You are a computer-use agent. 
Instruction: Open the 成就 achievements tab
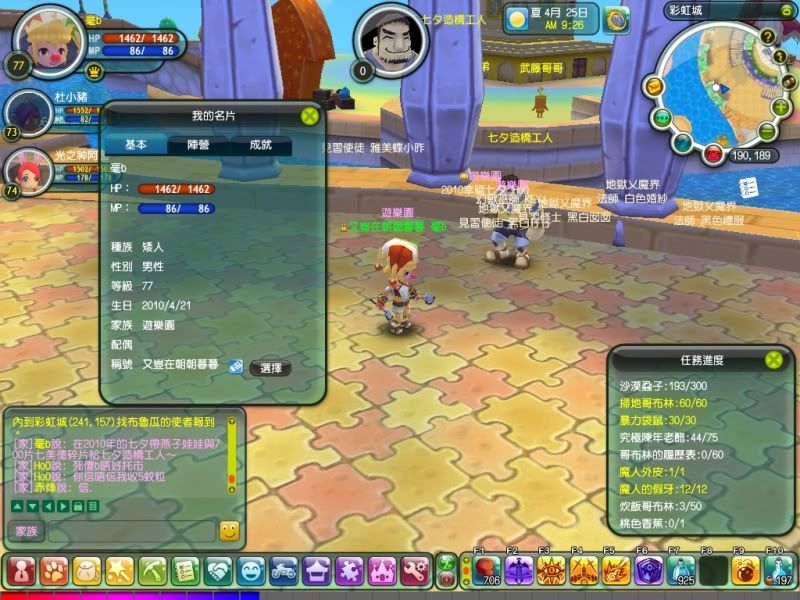[x=260, y=145]
